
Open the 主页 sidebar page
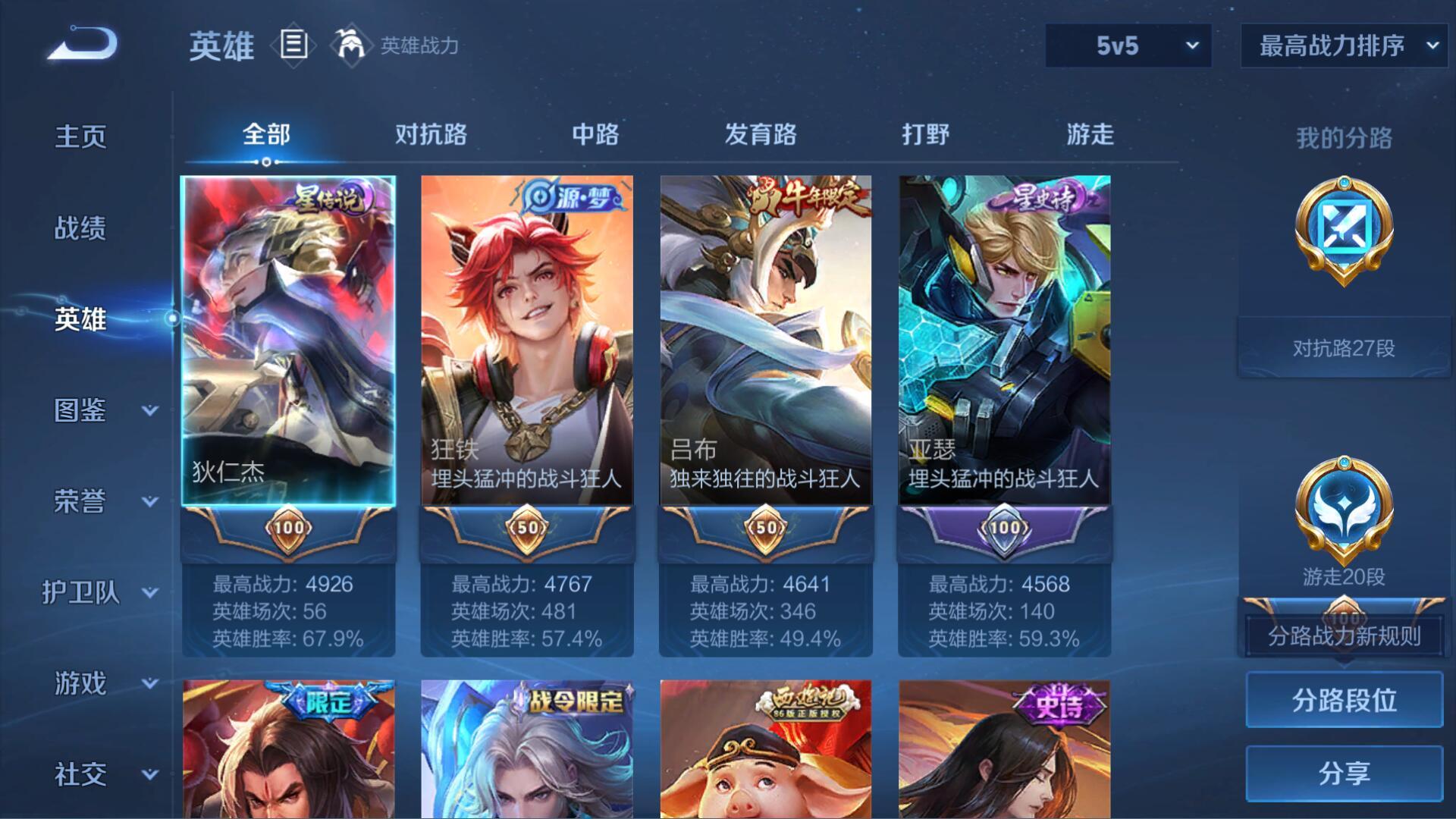[x=80, y=137]
